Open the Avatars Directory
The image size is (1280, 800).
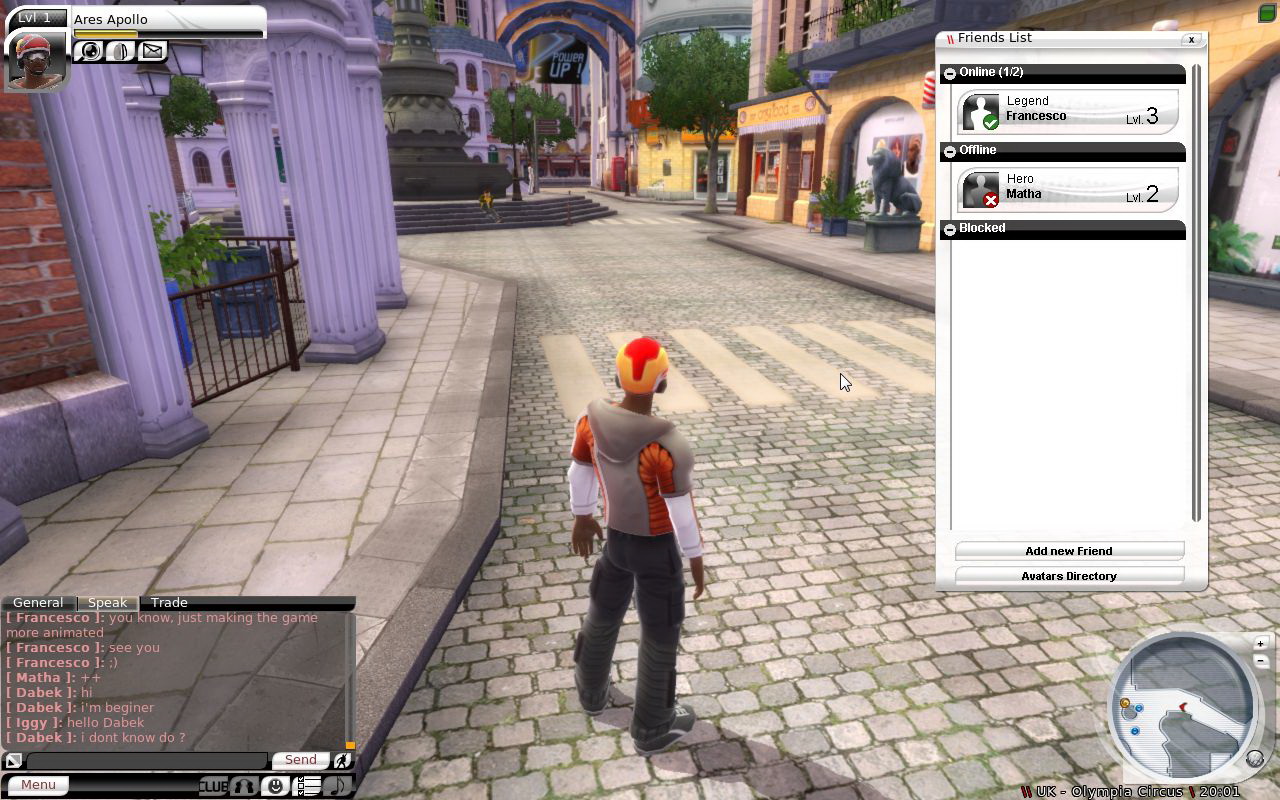1068,576
